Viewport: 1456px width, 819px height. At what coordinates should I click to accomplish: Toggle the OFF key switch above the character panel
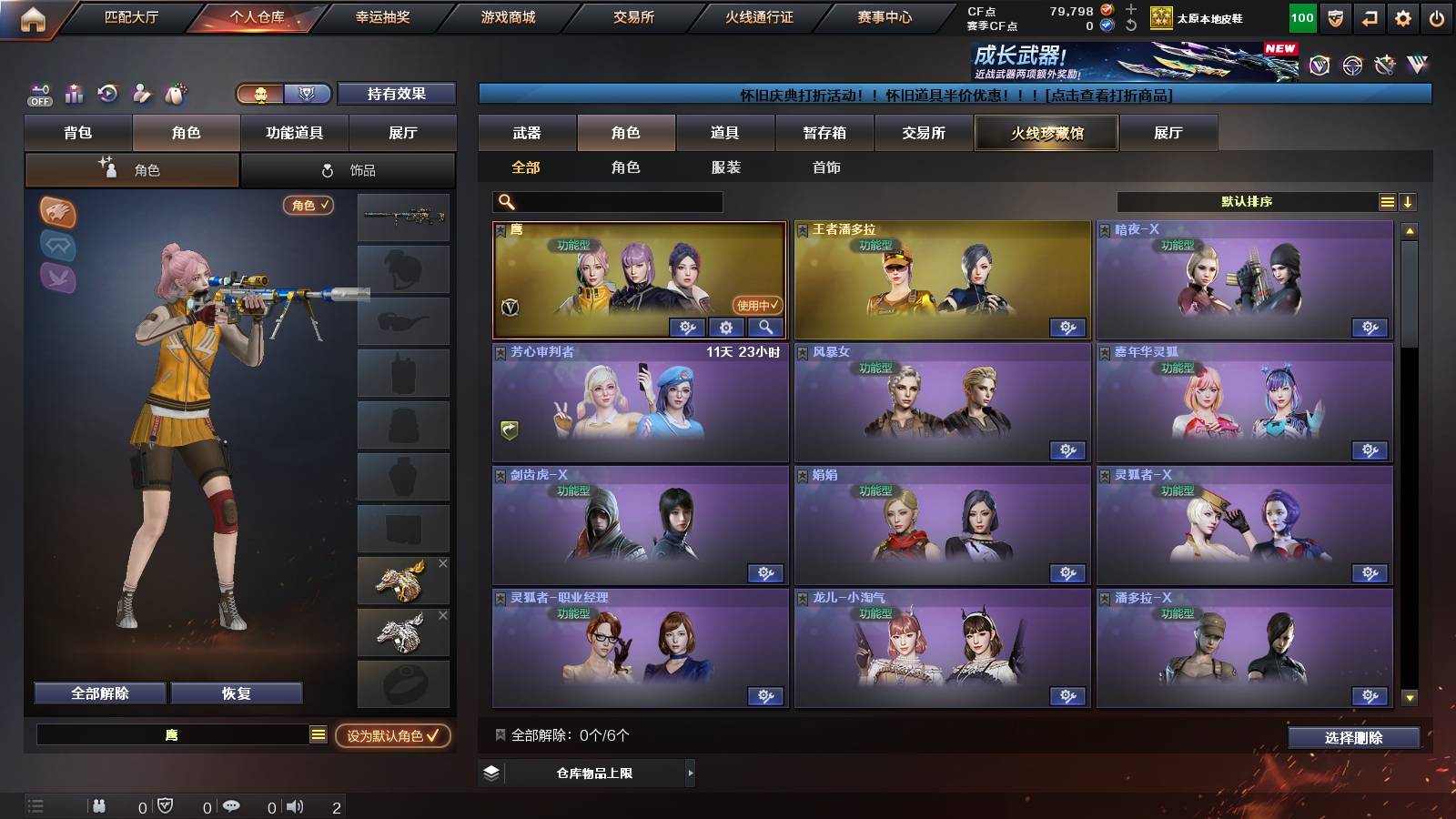click(x=37, y=94)
